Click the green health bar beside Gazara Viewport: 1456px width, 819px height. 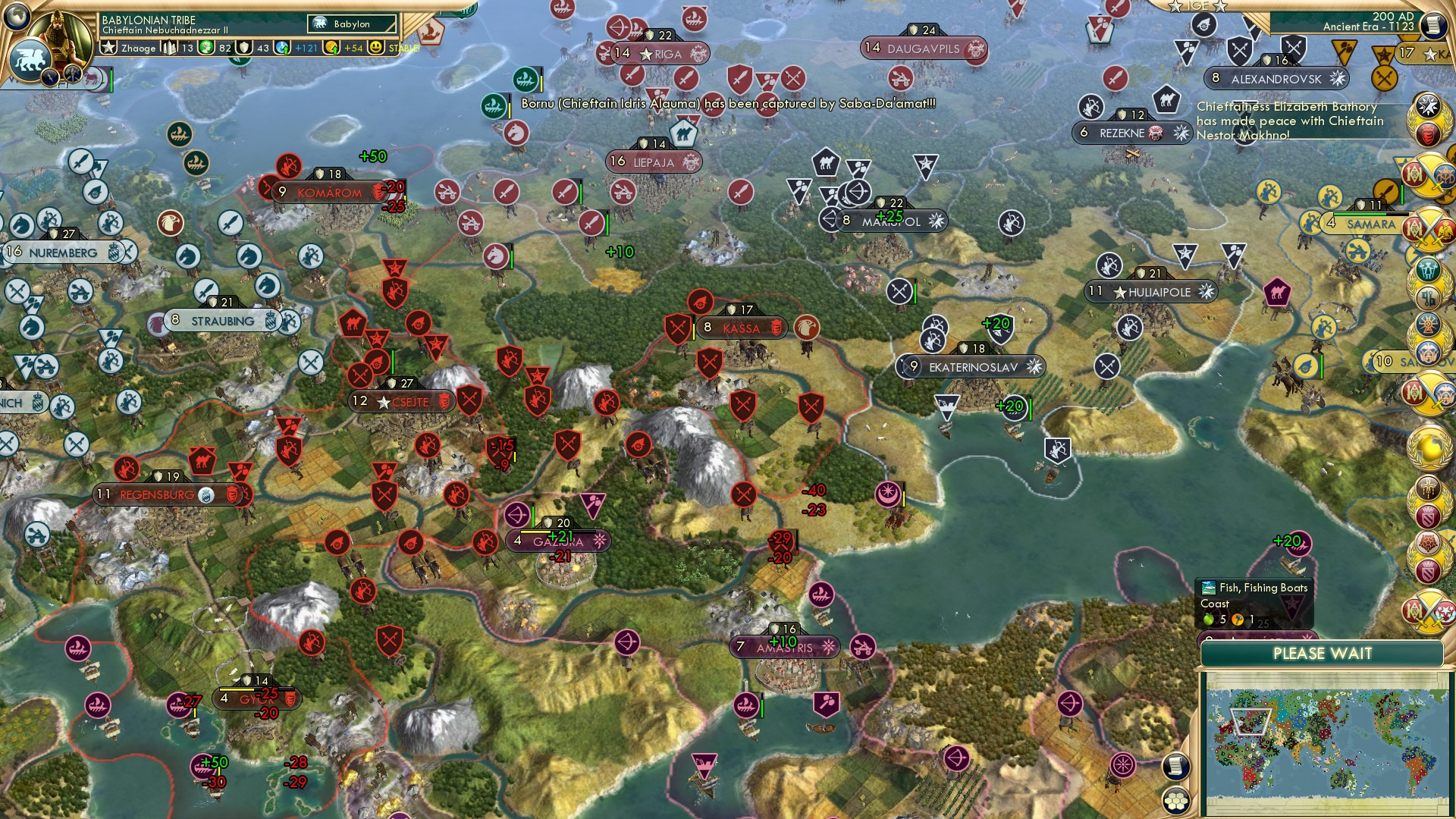533,517
